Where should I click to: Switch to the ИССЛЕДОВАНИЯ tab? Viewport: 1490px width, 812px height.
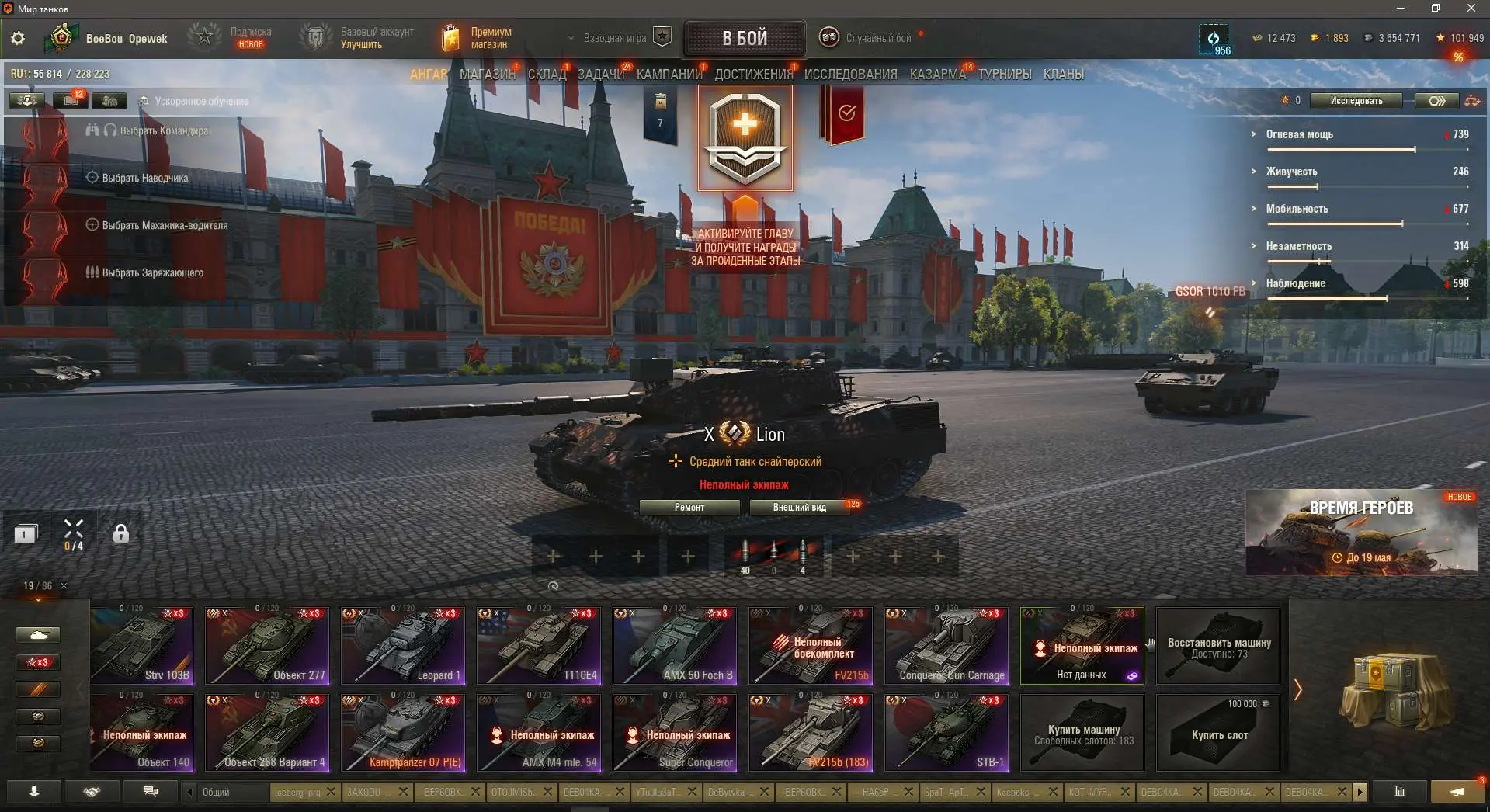tap(850, 75)
